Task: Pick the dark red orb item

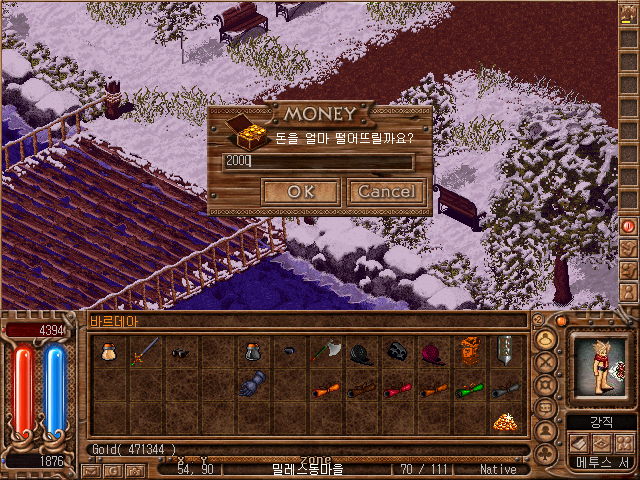Action: [433, 351]
